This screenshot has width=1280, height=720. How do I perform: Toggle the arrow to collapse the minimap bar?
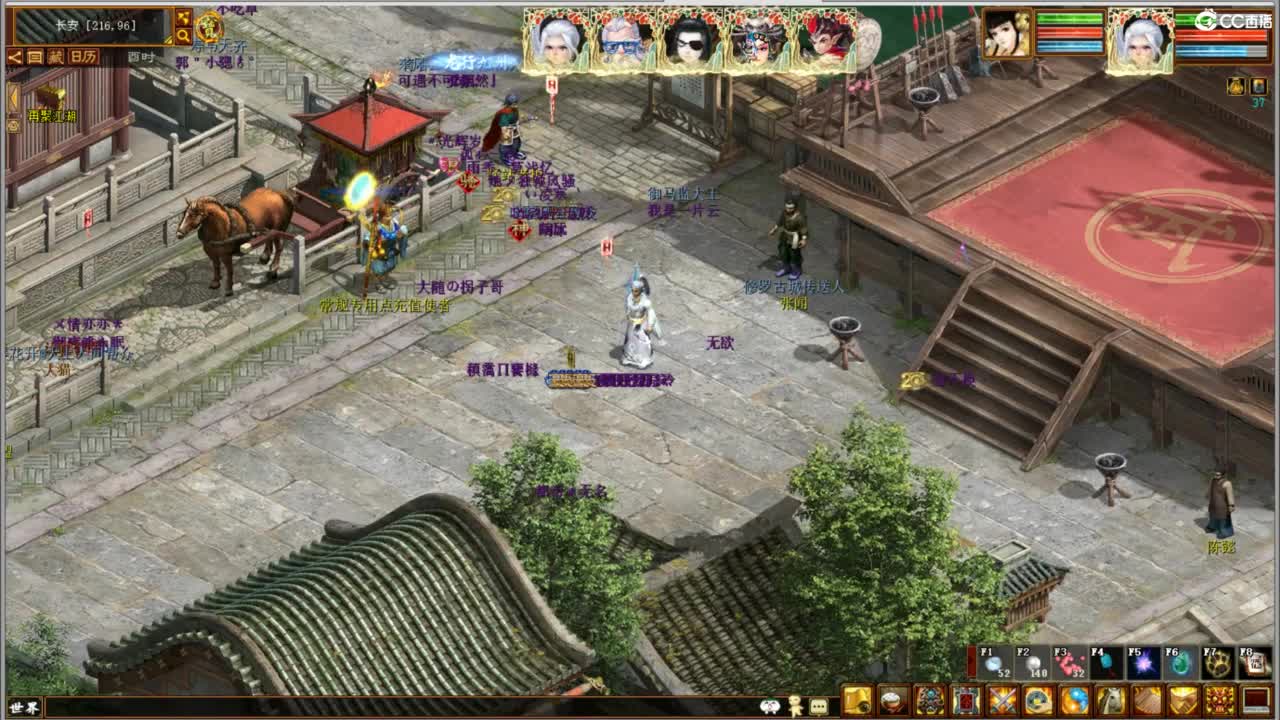(x=16, y=56)
